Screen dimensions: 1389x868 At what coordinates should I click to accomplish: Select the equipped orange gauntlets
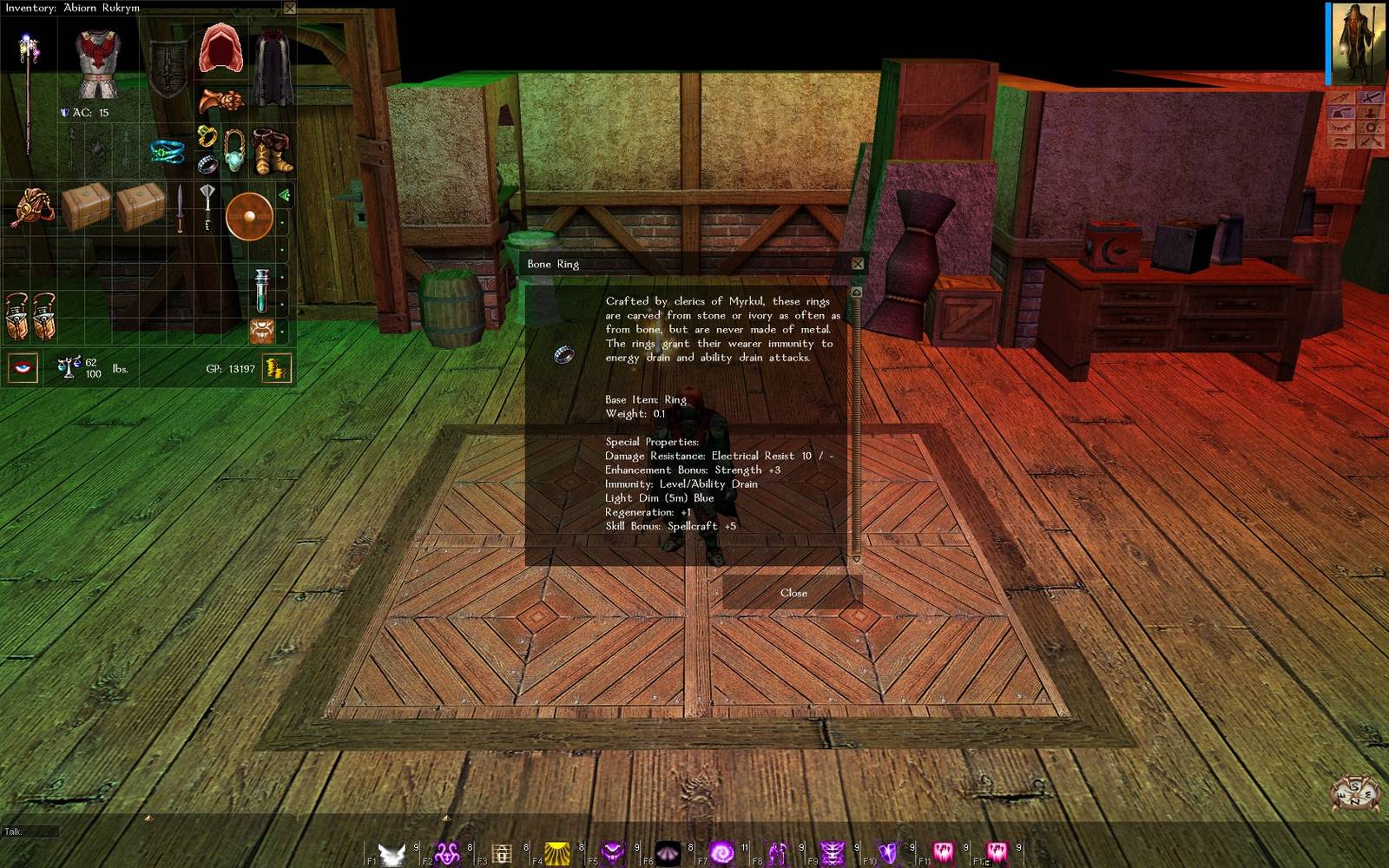pyautogui.click(x=221, y=102)
